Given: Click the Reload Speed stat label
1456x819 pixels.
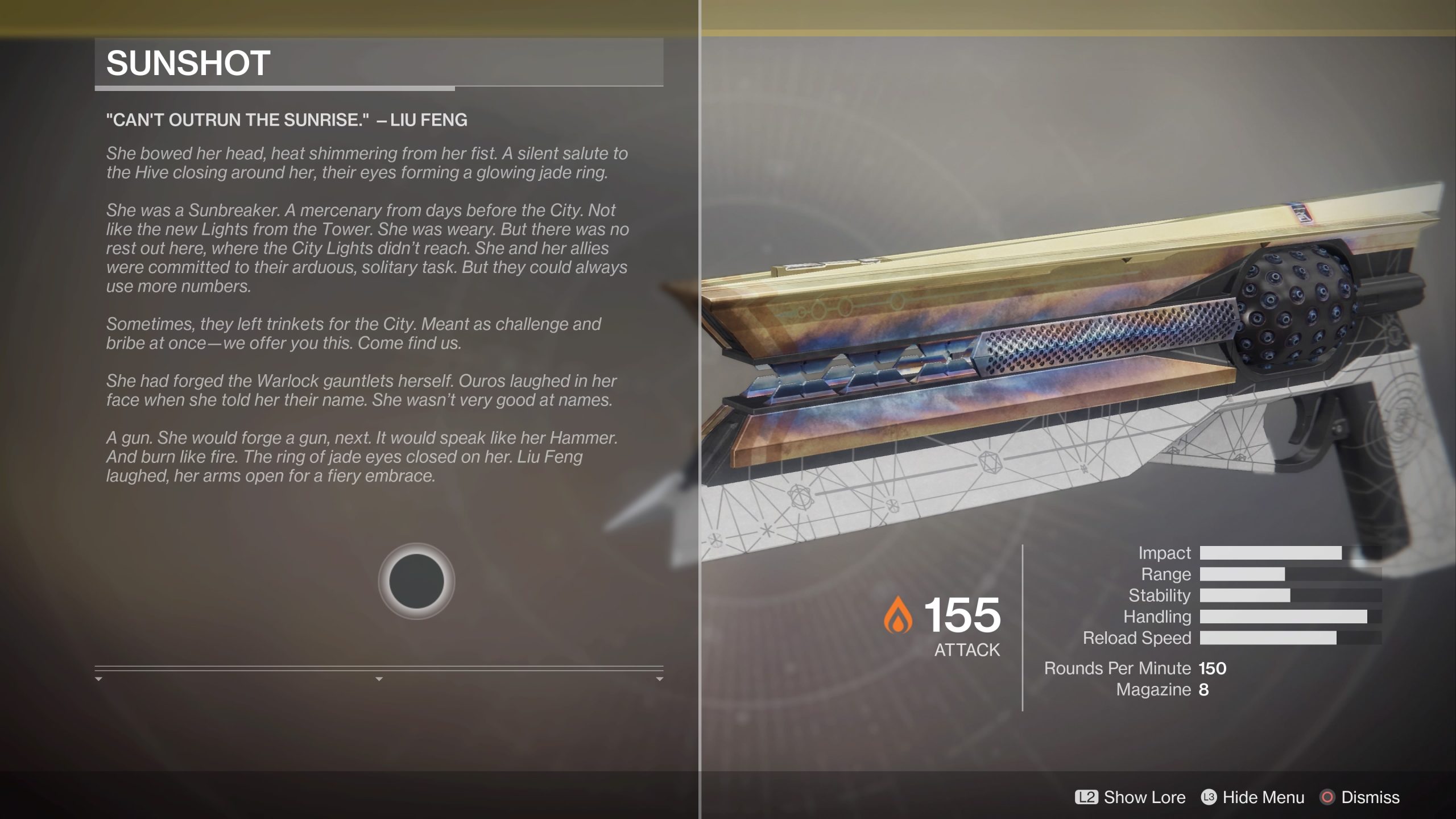Looking at the screenshot, I should (1136, 638).
